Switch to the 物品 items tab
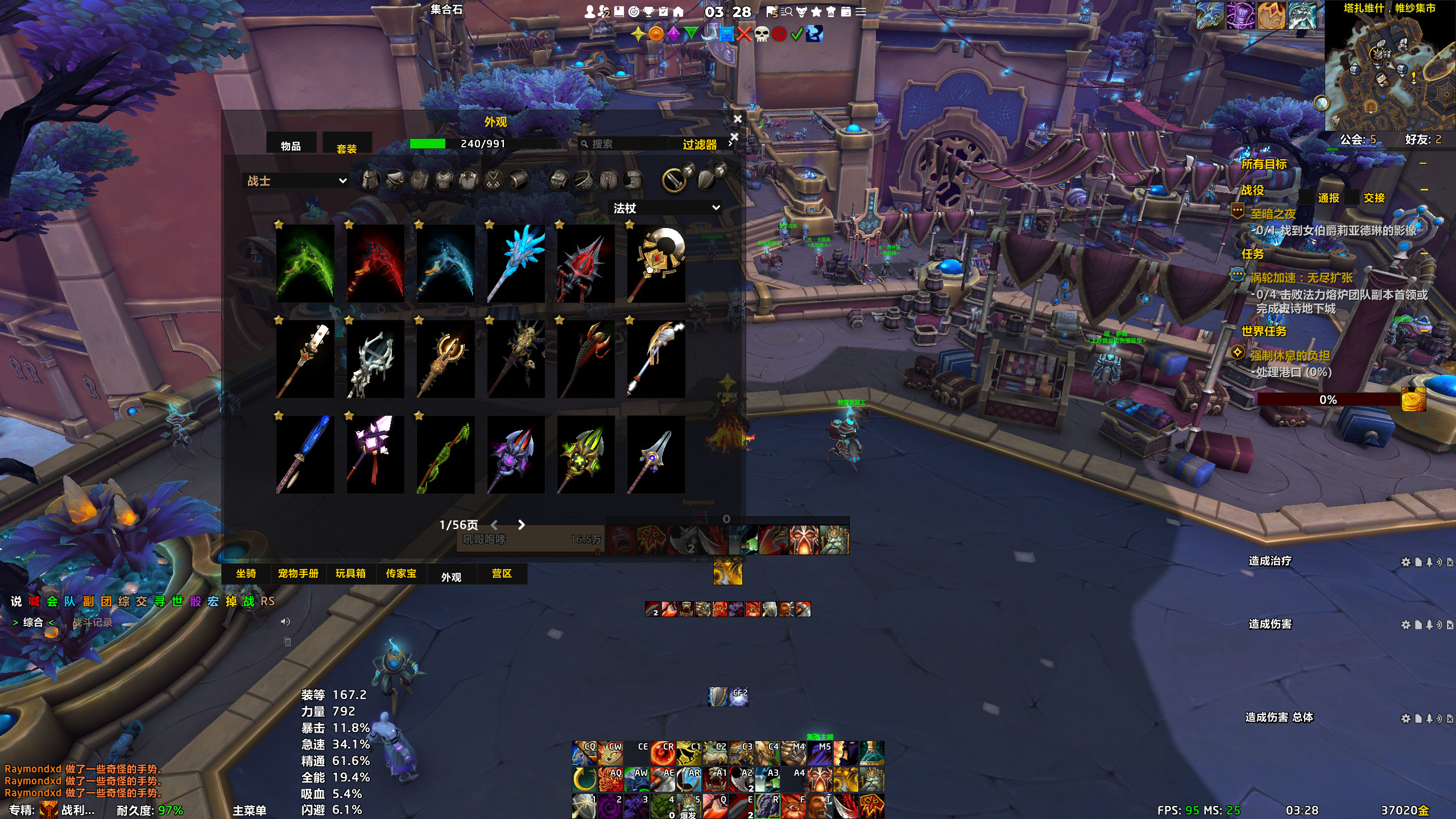1456x819 pixels. (x=291, y=146)
